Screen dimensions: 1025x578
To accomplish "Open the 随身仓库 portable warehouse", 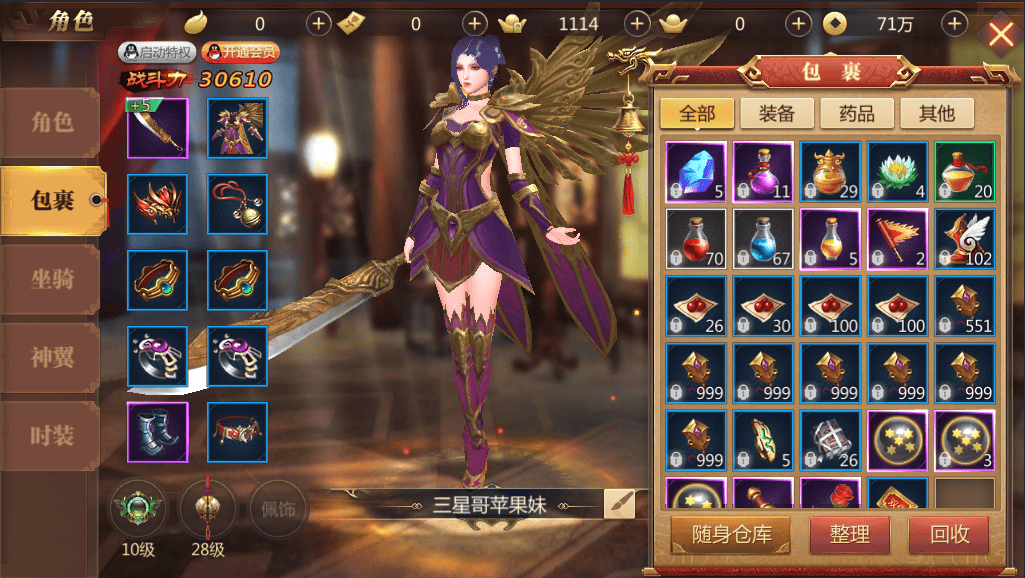I will (x=728, y=534).
